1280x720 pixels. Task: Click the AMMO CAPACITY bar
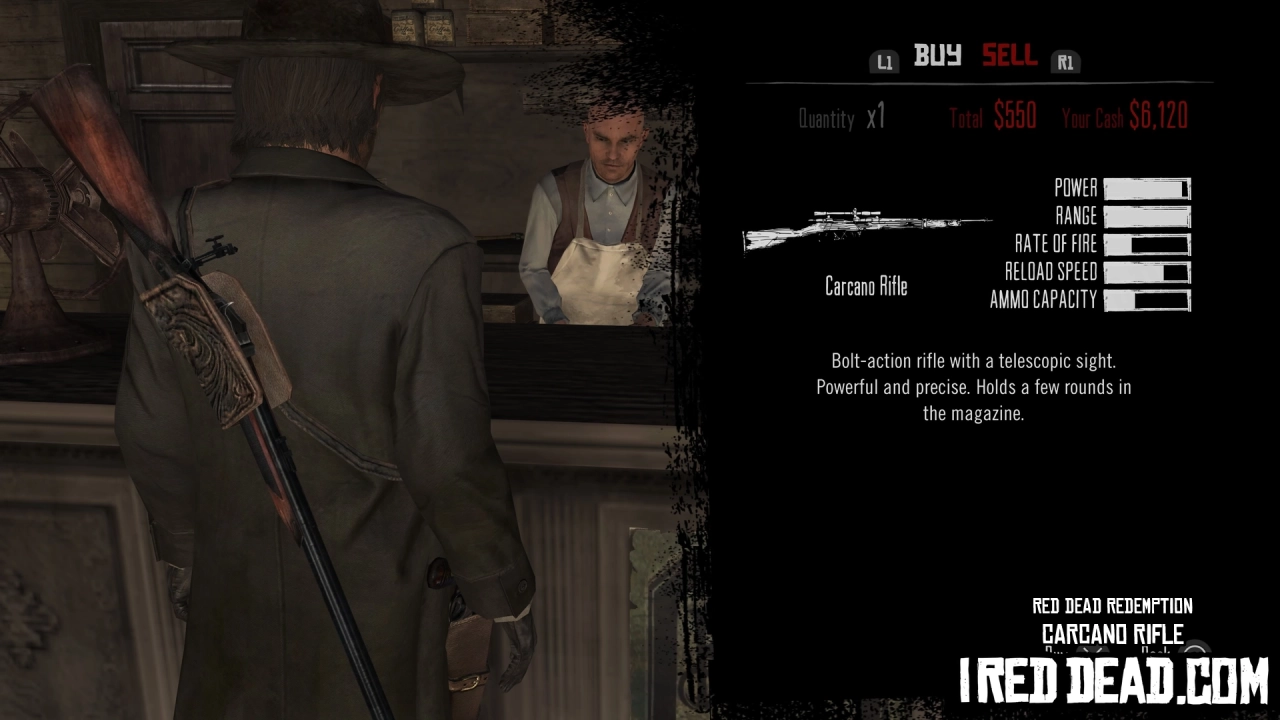pyautogui.click(x=1146, y=299)
